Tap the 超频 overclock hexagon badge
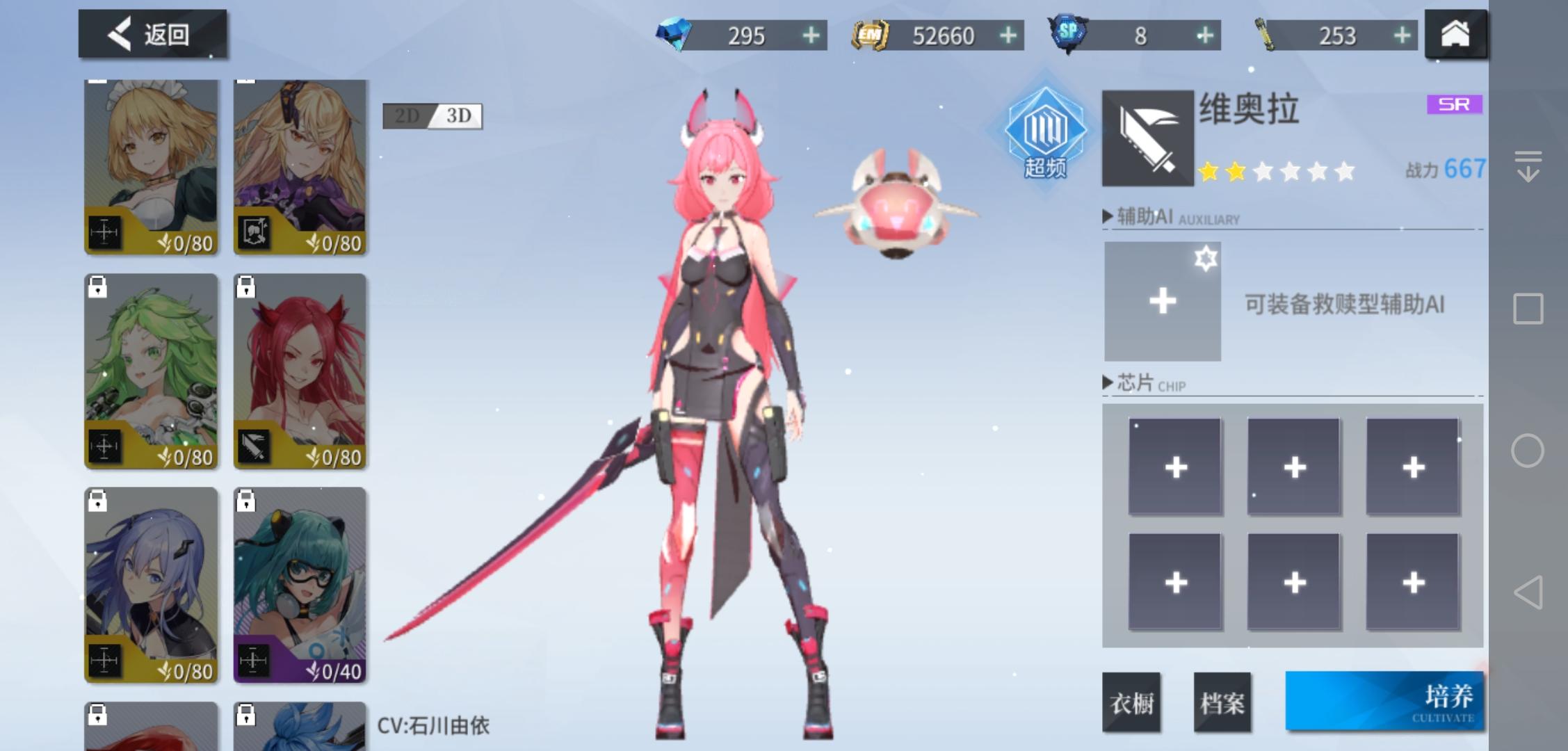Image resolution: width=1568 pixels, height=751 pixels. pyautogui.click(x=1045, y=134)
